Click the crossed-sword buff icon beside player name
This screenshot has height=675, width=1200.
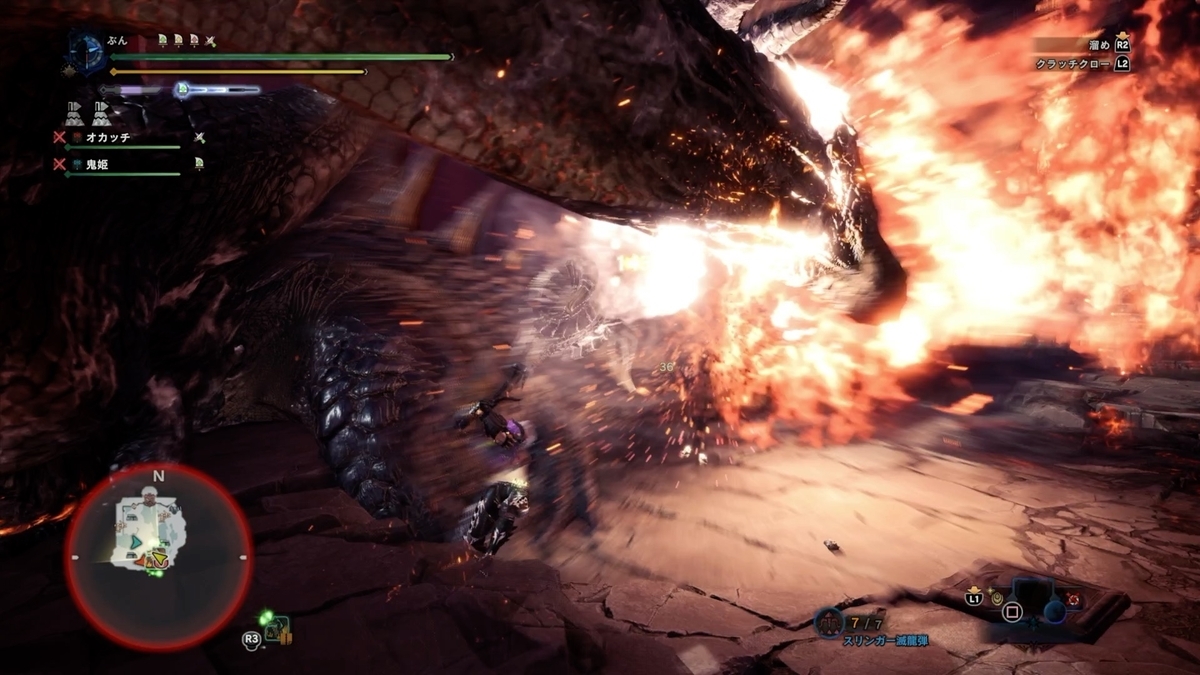[210, 41]
